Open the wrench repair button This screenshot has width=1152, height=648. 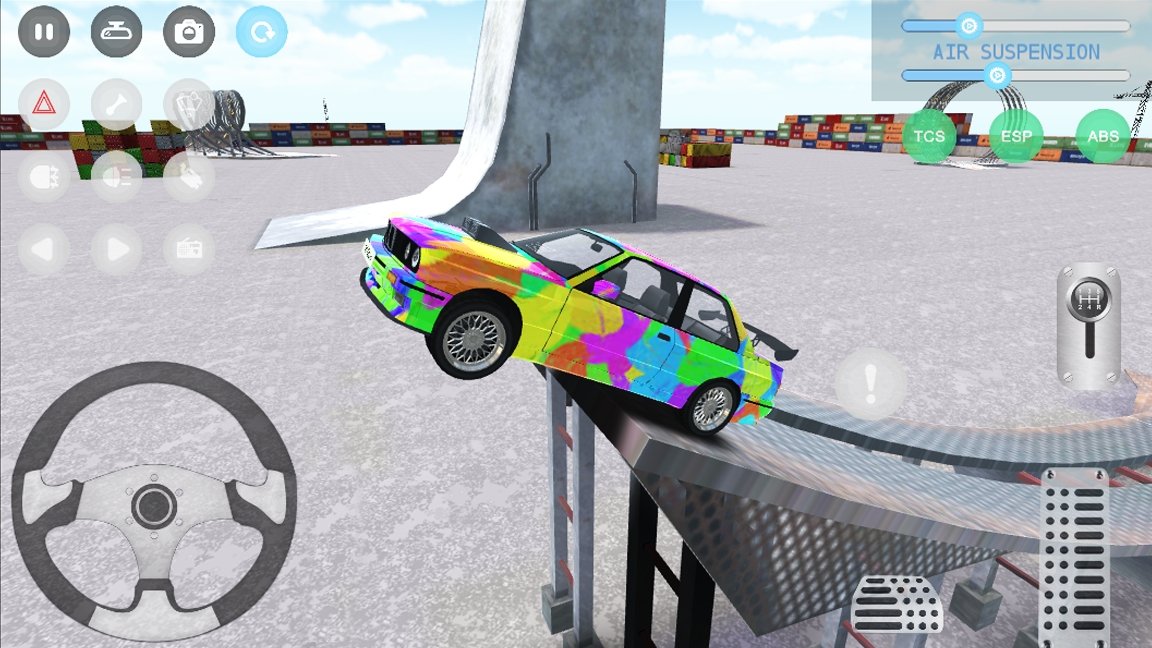pyautogui.click(x=117, y=104)
